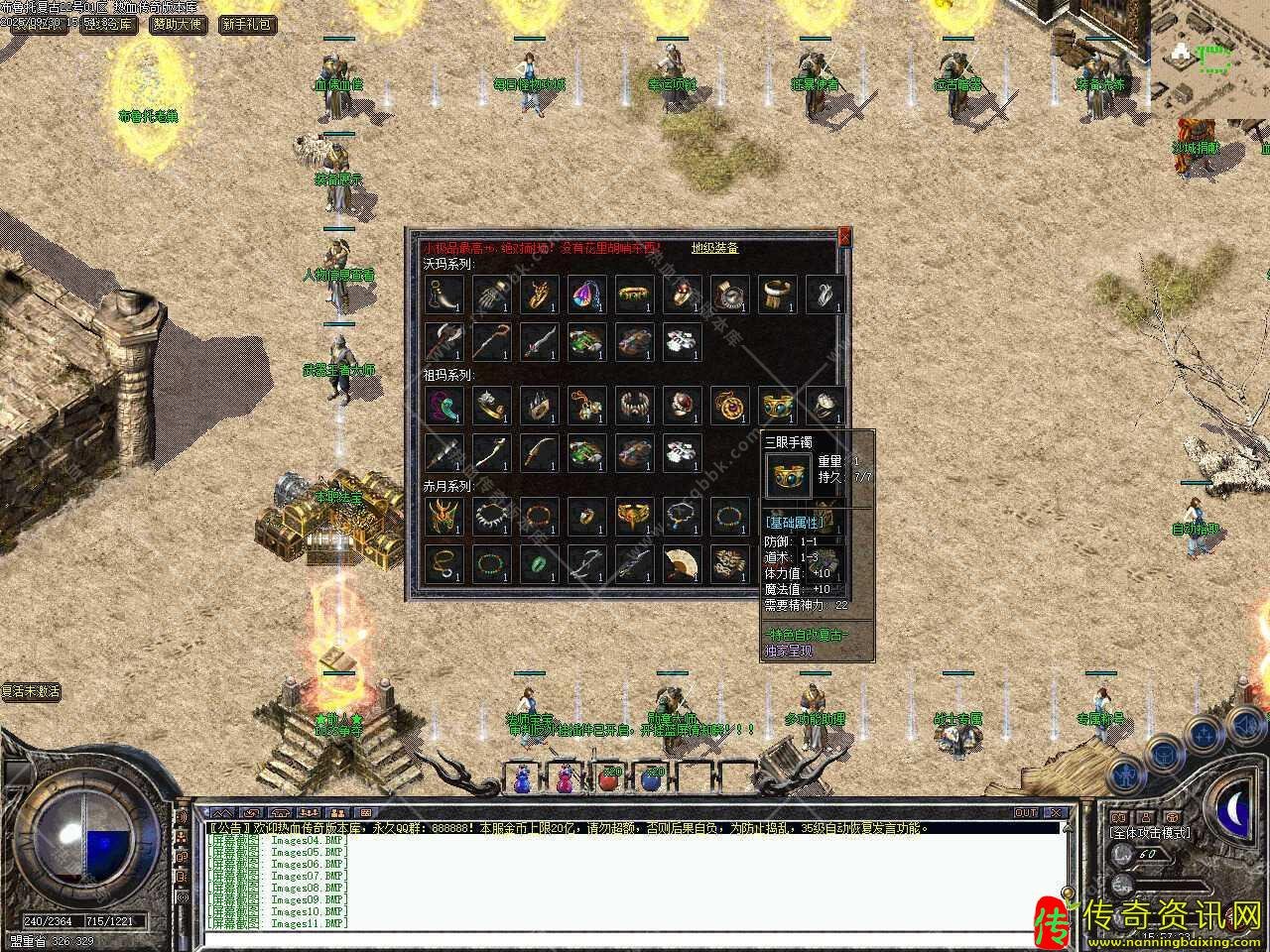Select the rainbow gem pendant item
The height and width of the screenshot is (952, 1270).
tap(585, 295)
